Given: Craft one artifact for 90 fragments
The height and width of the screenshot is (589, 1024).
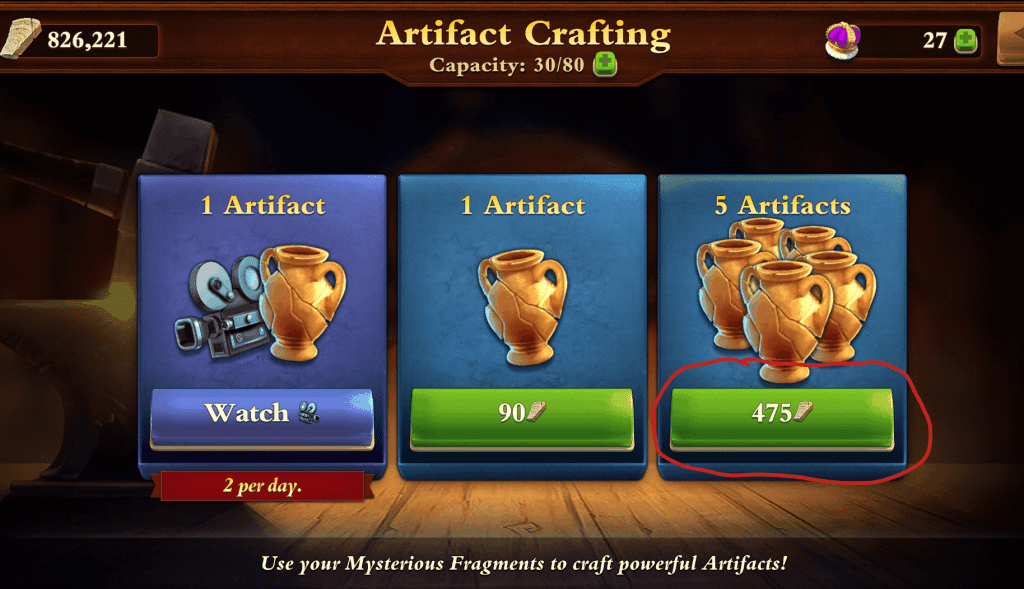Looking at the screenshot, I should [521, 414].
